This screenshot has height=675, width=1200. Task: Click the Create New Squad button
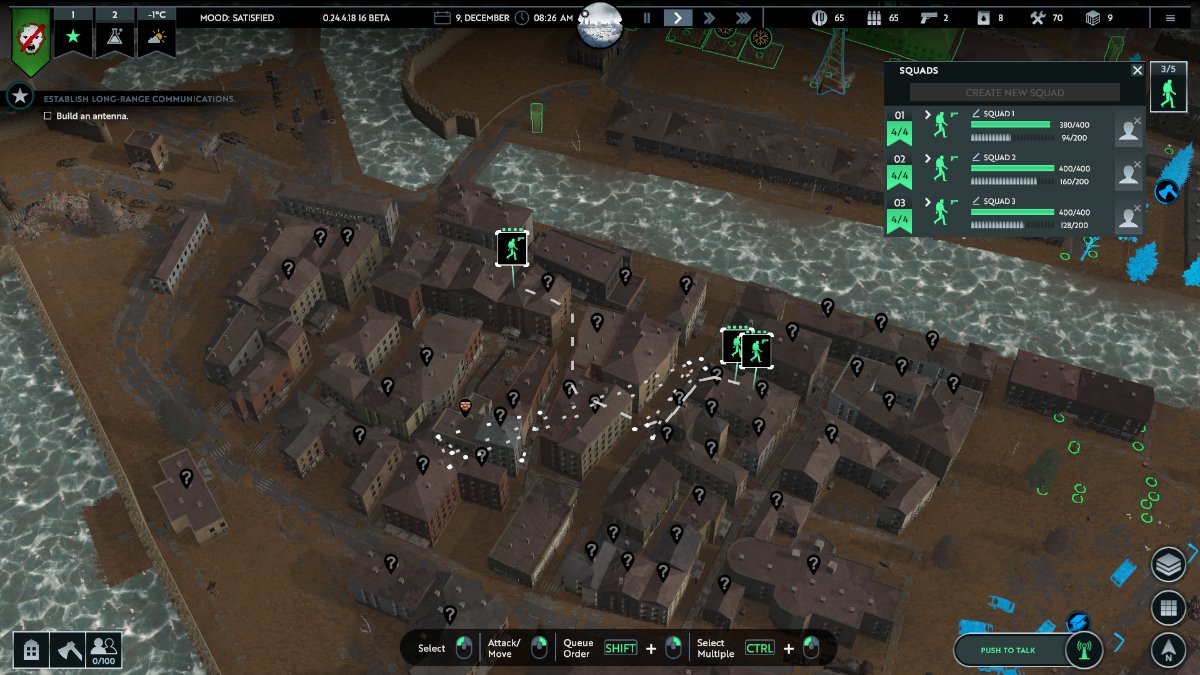[1014, 93]
